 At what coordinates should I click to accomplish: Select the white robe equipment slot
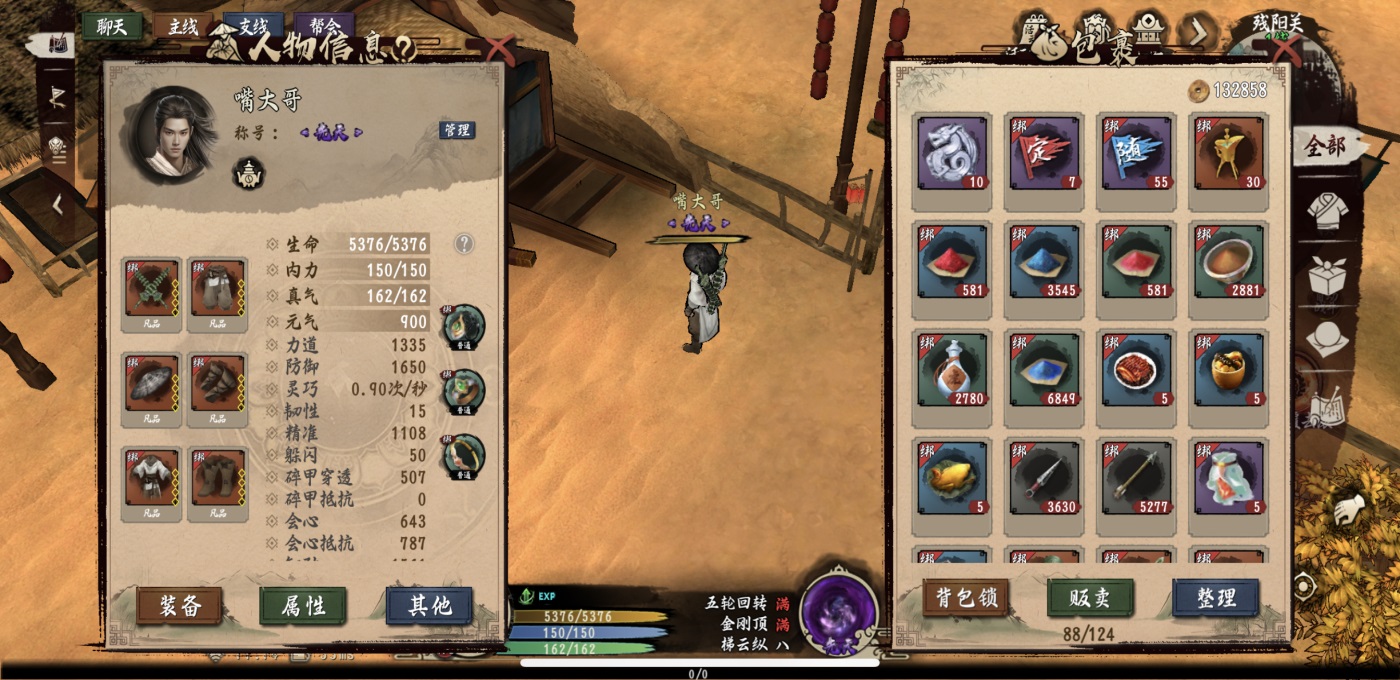pos(152,480)
